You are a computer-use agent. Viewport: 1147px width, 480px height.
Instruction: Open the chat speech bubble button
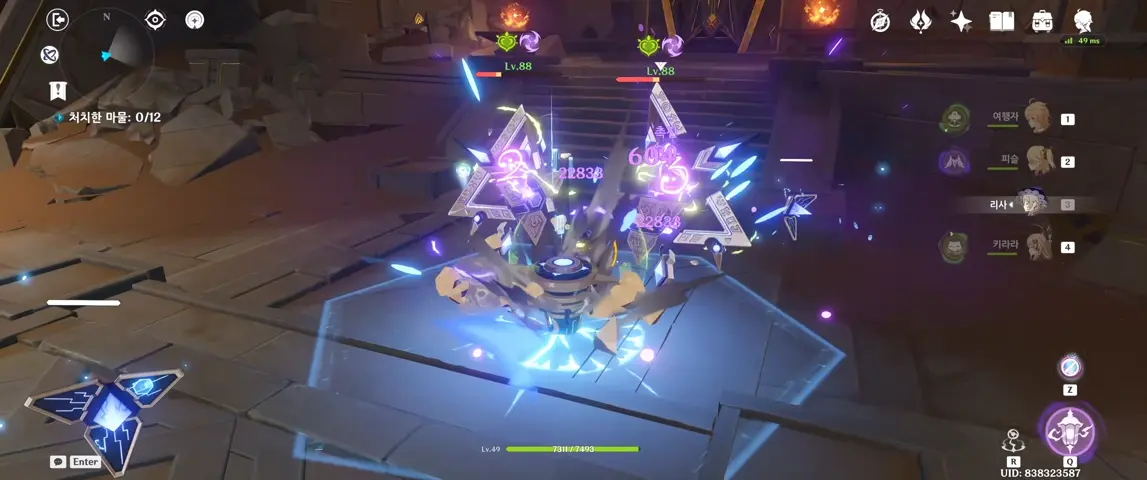point(58,462)
